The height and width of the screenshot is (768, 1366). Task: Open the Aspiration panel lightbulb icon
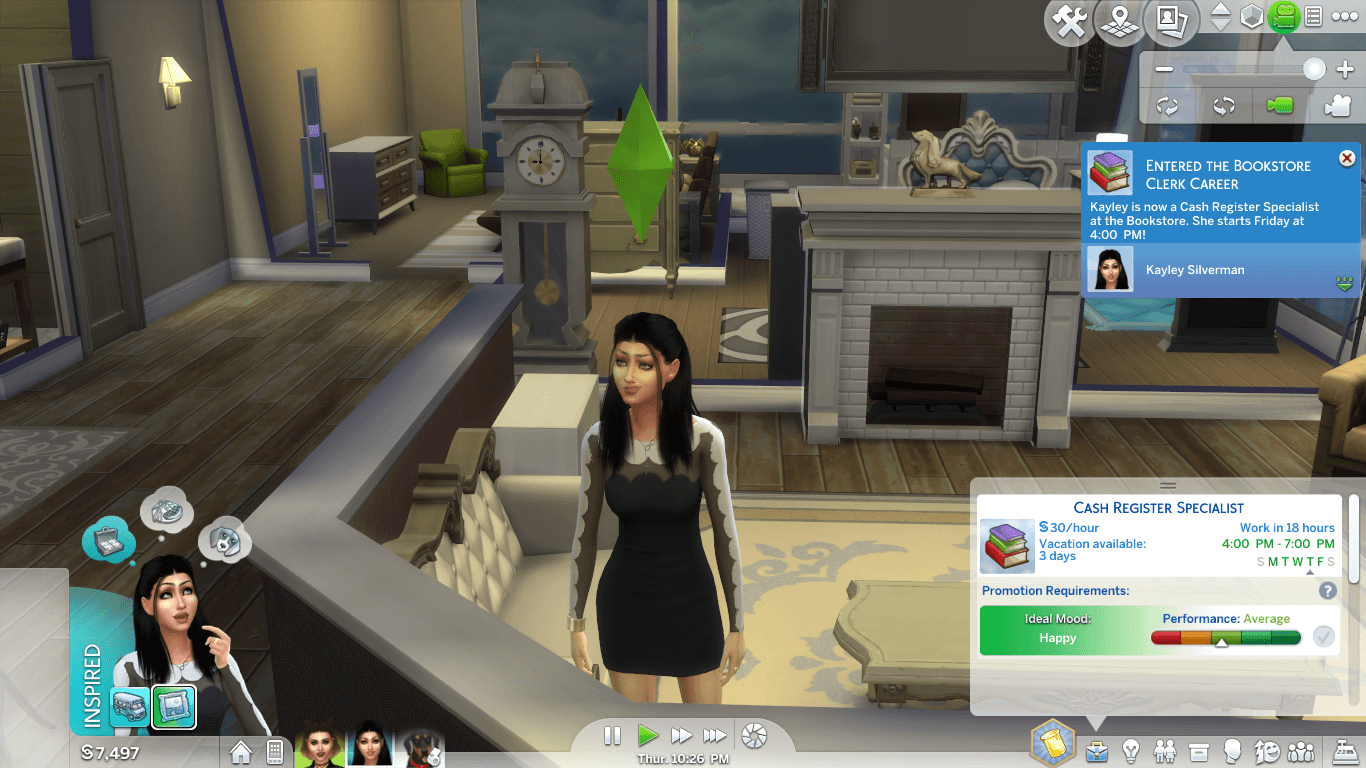coord(1131,750)
